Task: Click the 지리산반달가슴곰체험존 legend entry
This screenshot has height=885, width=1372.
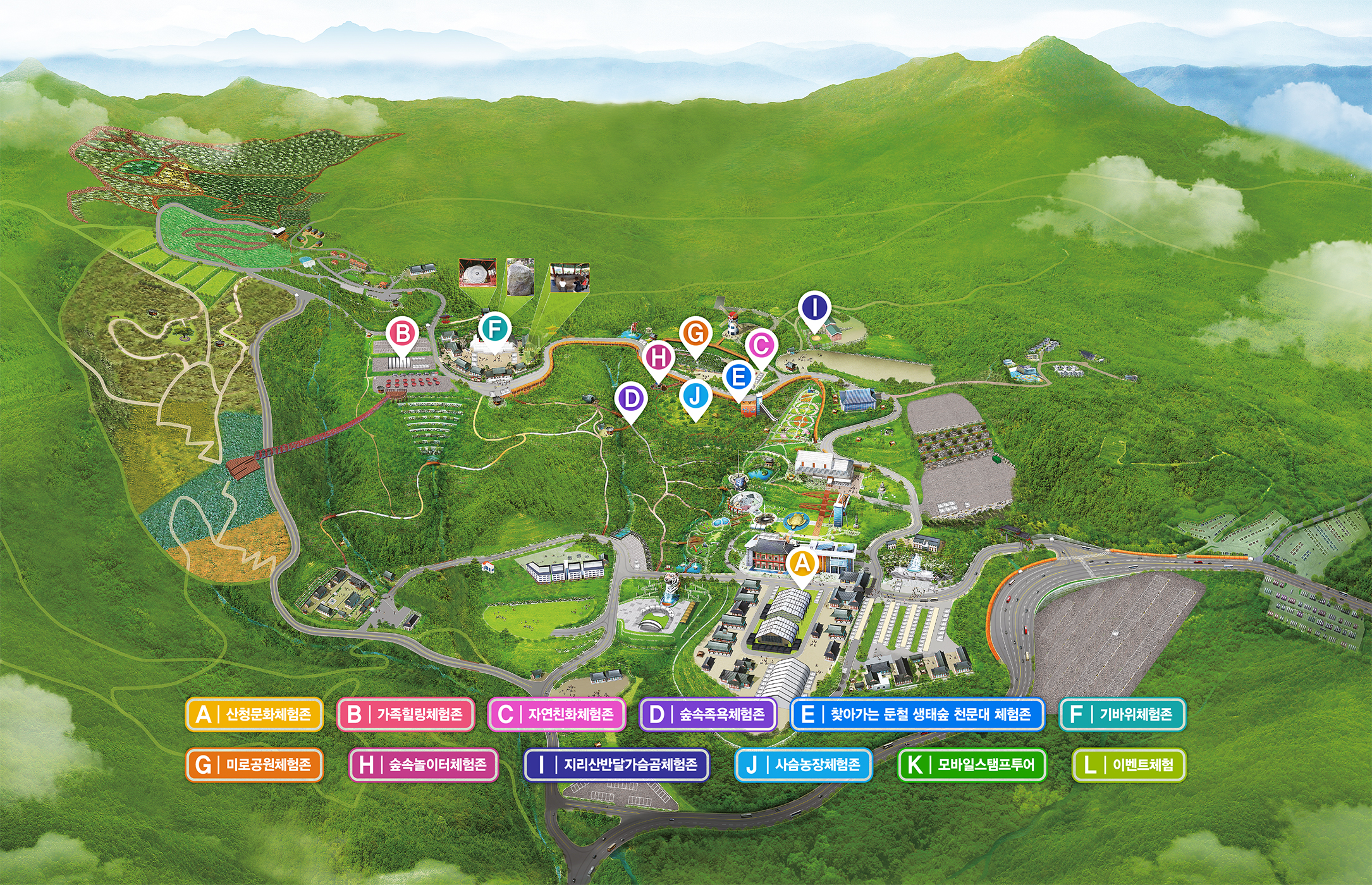Action: point(616,765)
